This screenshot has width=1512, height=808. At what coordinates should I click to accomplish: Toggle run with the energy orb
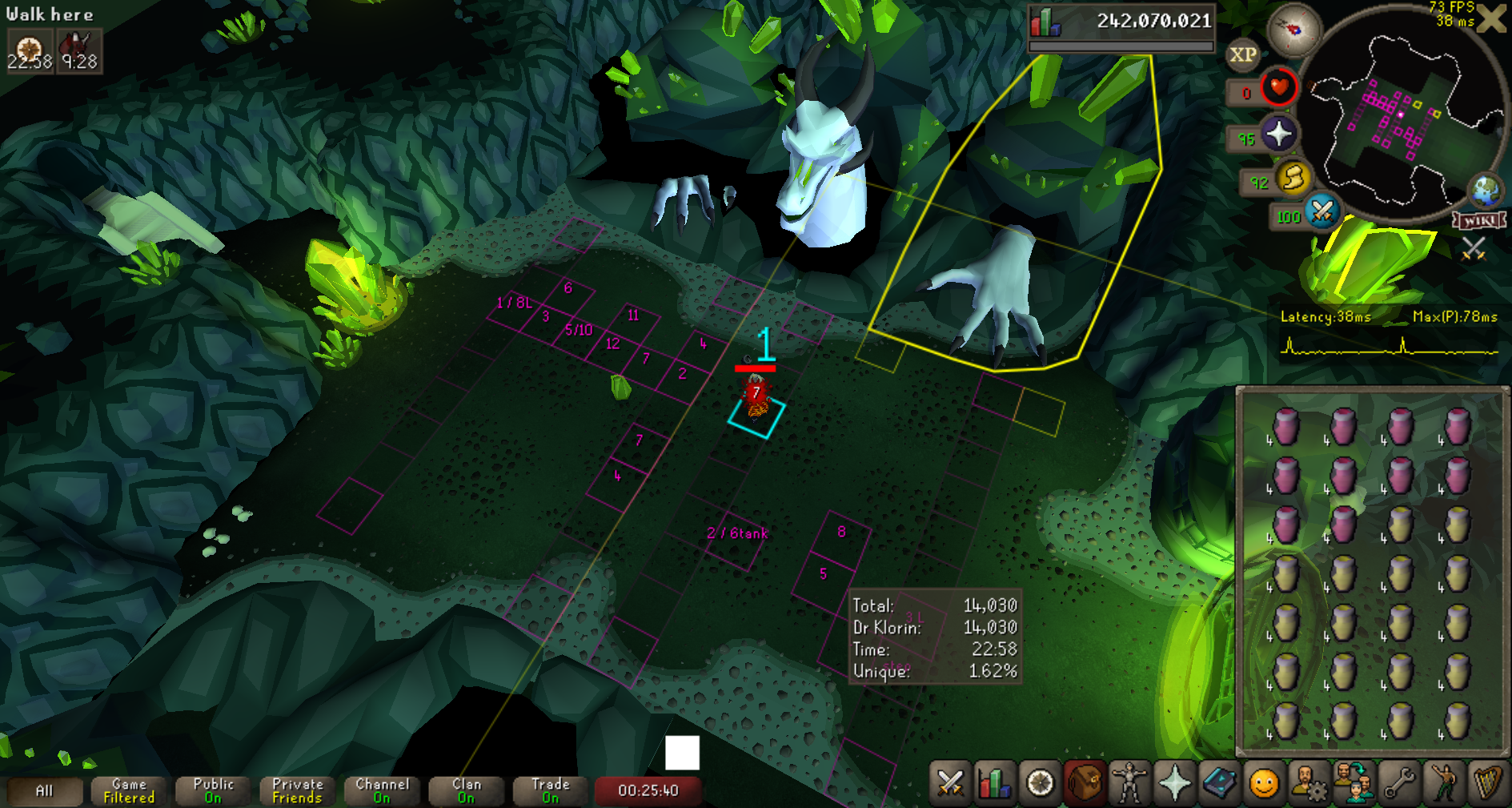pos(1293,178)
